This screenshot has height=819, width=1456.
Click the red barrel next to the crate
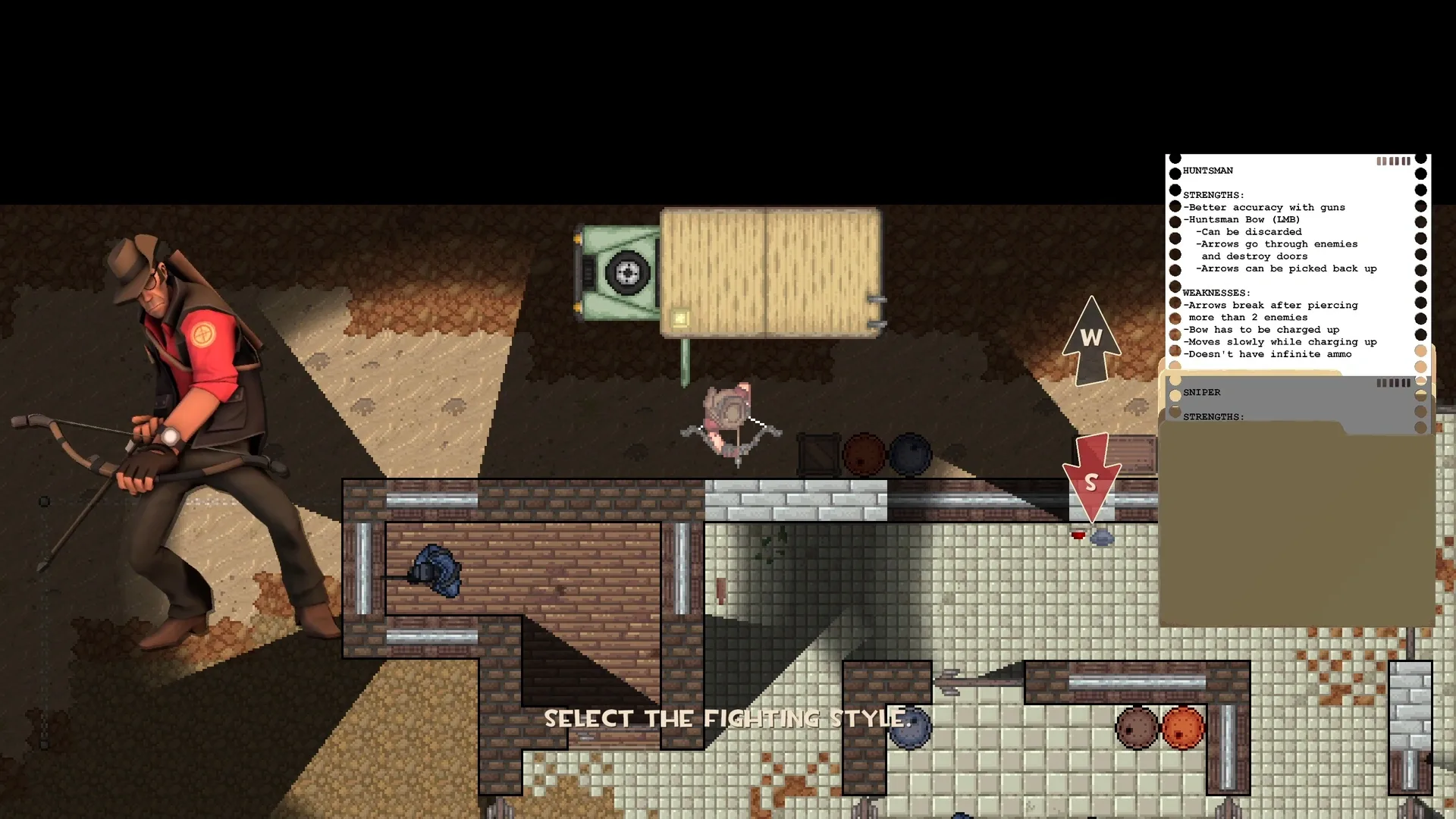click(x=864, y=454)
